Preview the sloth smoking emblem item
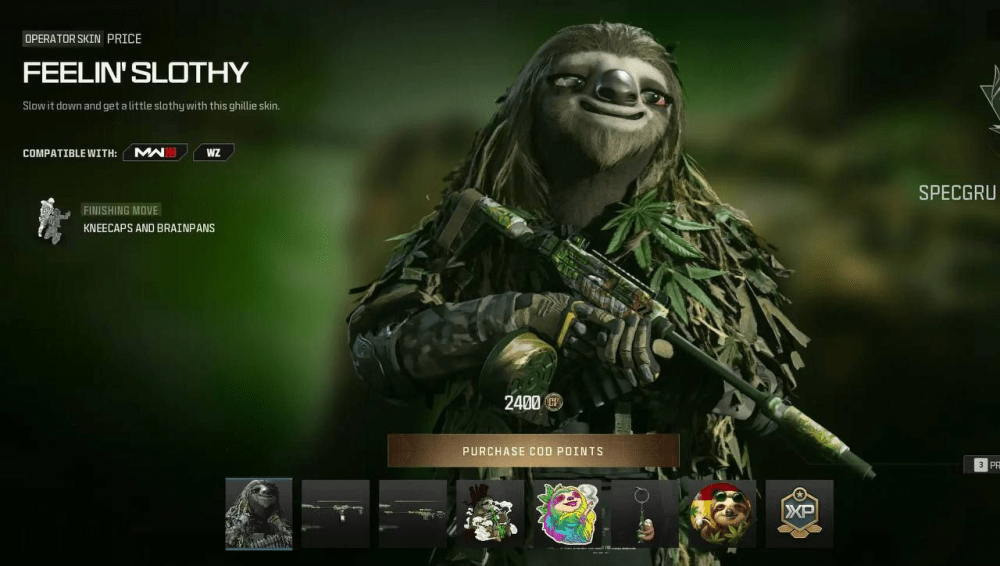This screenshot has height=566, width=1000. [490, 513]
